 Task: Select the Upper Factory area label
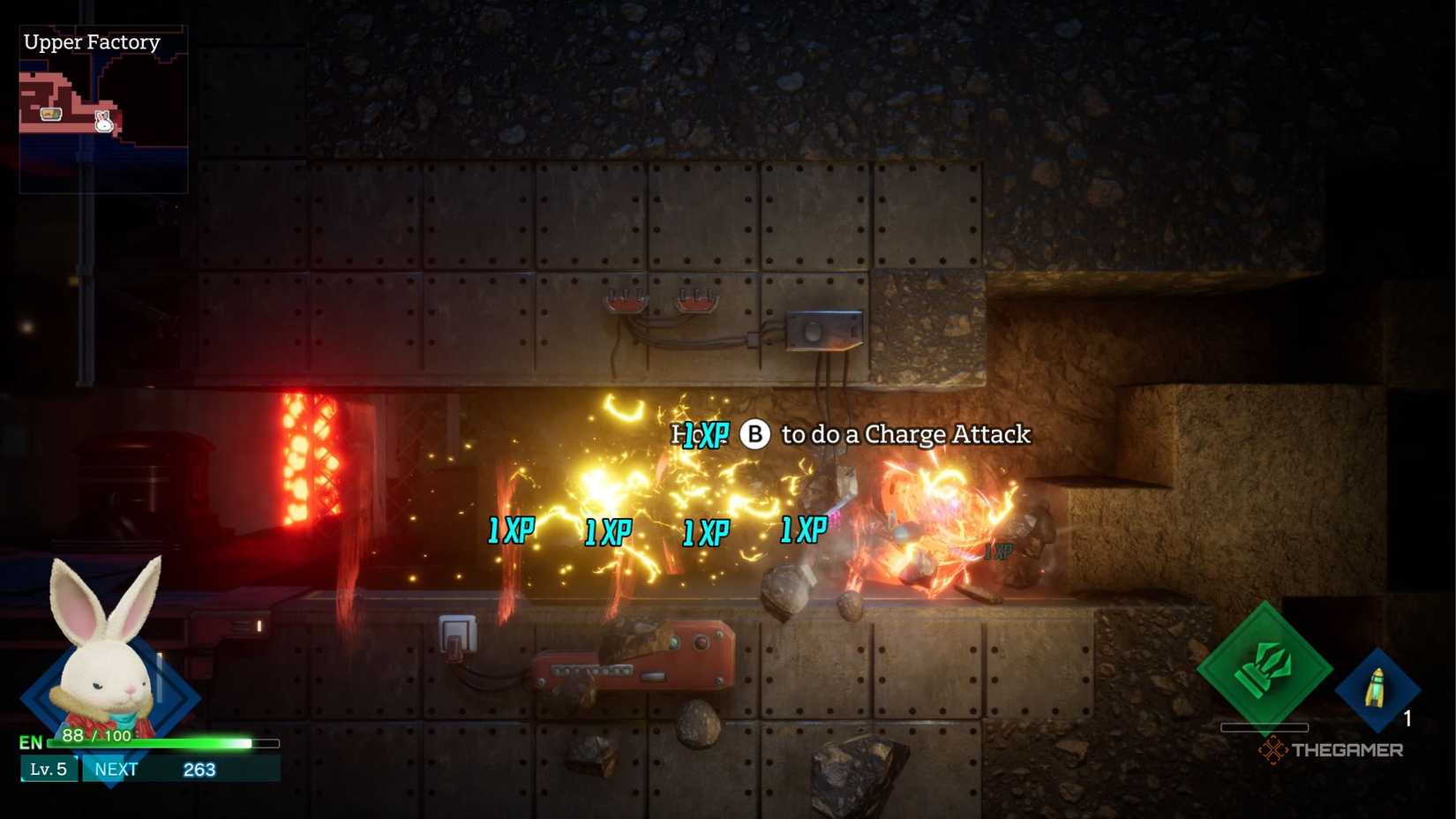click(92, 41)
